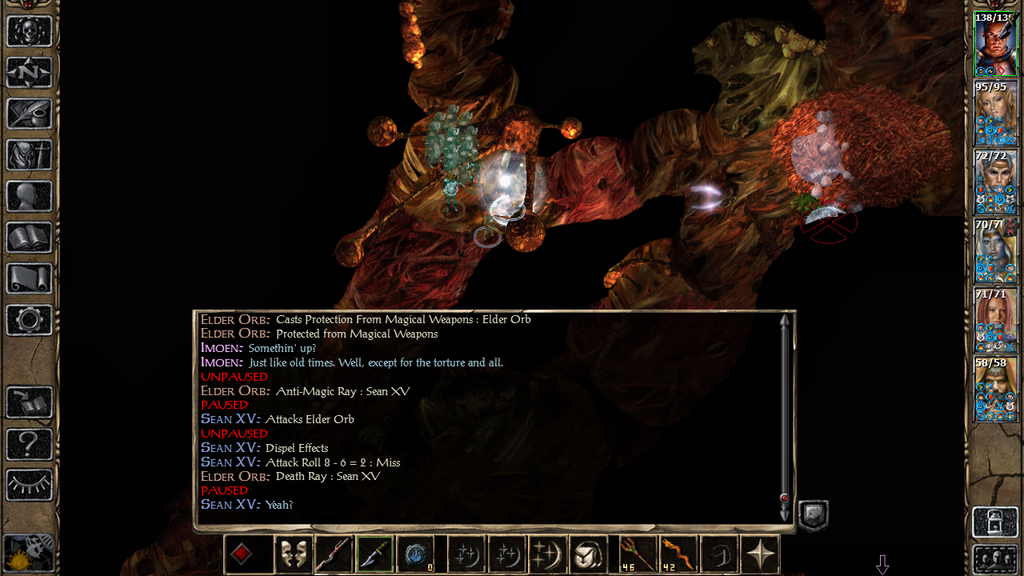Image resolution: width=1024 pixels, height=576 pixels.
Task: Open the journal with the quill button
Action: coord(29,113)
